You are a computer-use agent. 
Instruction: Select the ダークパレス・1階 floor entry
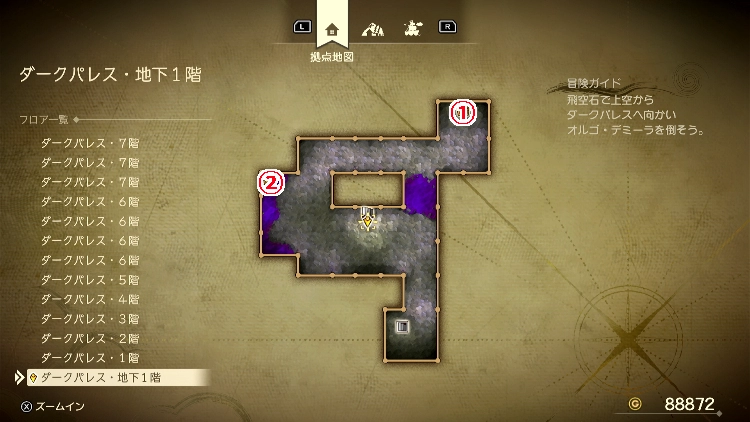pyautogui.click(x=90, y=357)
